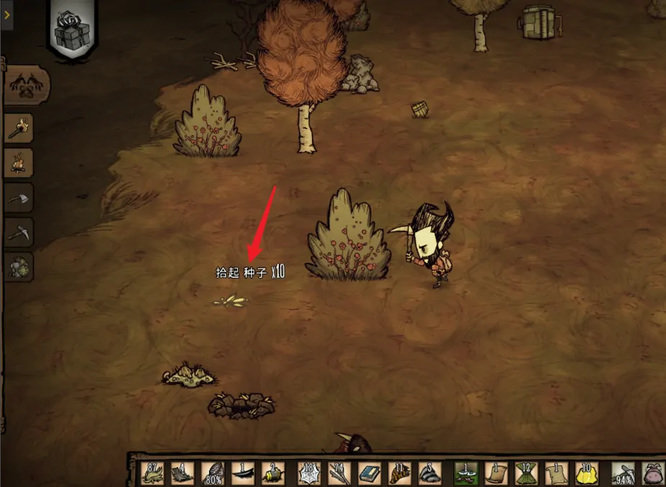This screenshot has height=487, width=666.
Task: Pick the pickaxe crafting shortcut
Action: coord(20,232)
